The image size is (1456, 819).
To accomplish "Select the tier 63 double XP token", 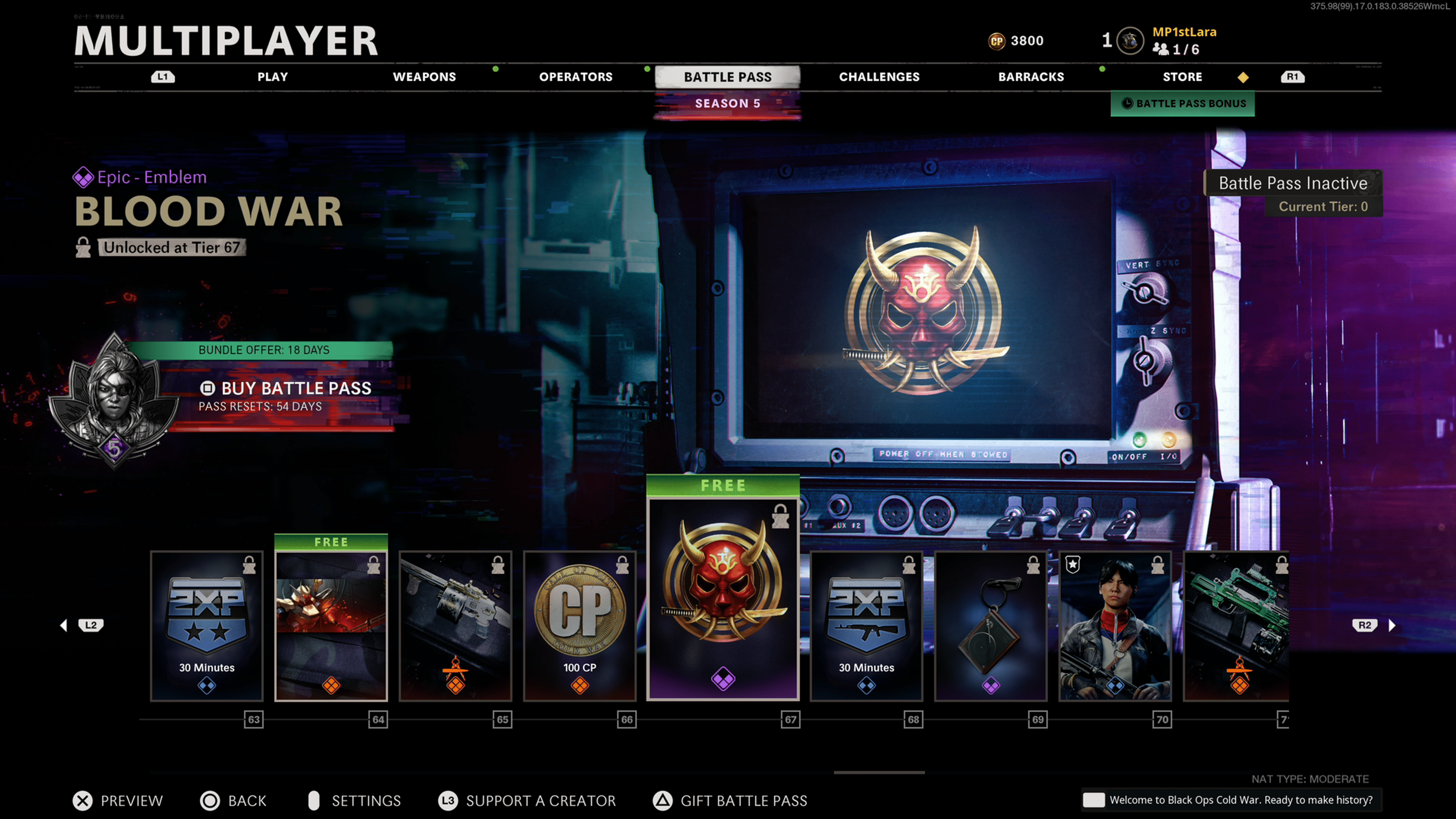I will point(207,626).
